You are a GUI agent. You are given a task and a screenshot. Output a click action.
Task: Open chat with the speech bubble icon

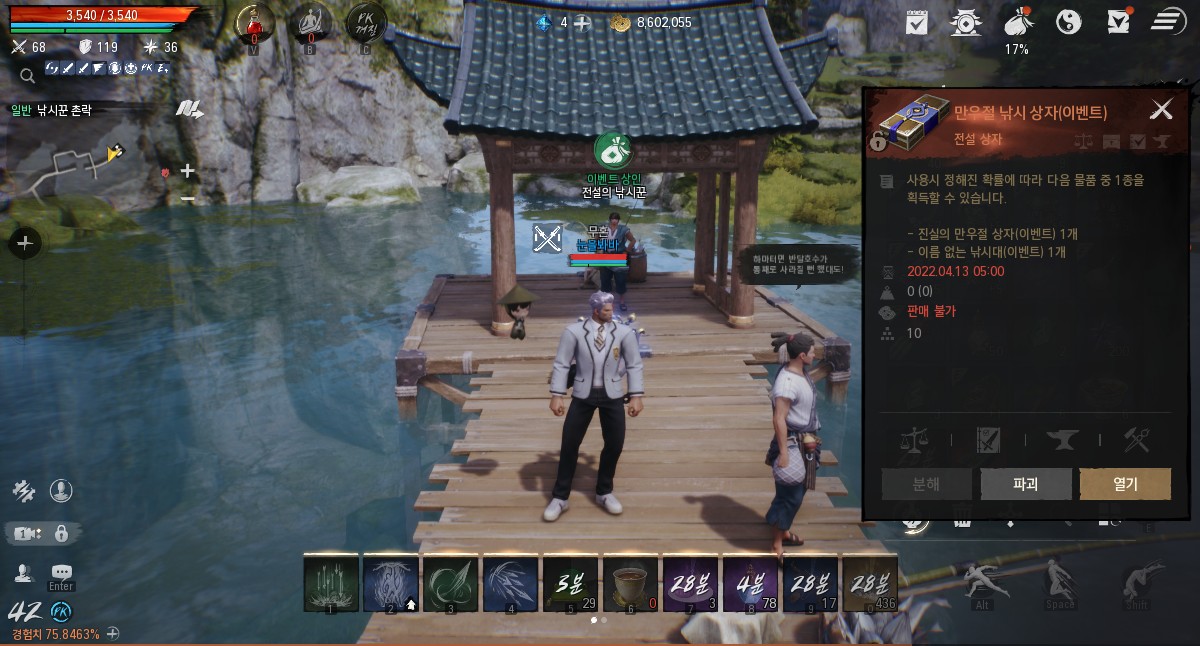(x=62, y=572)
